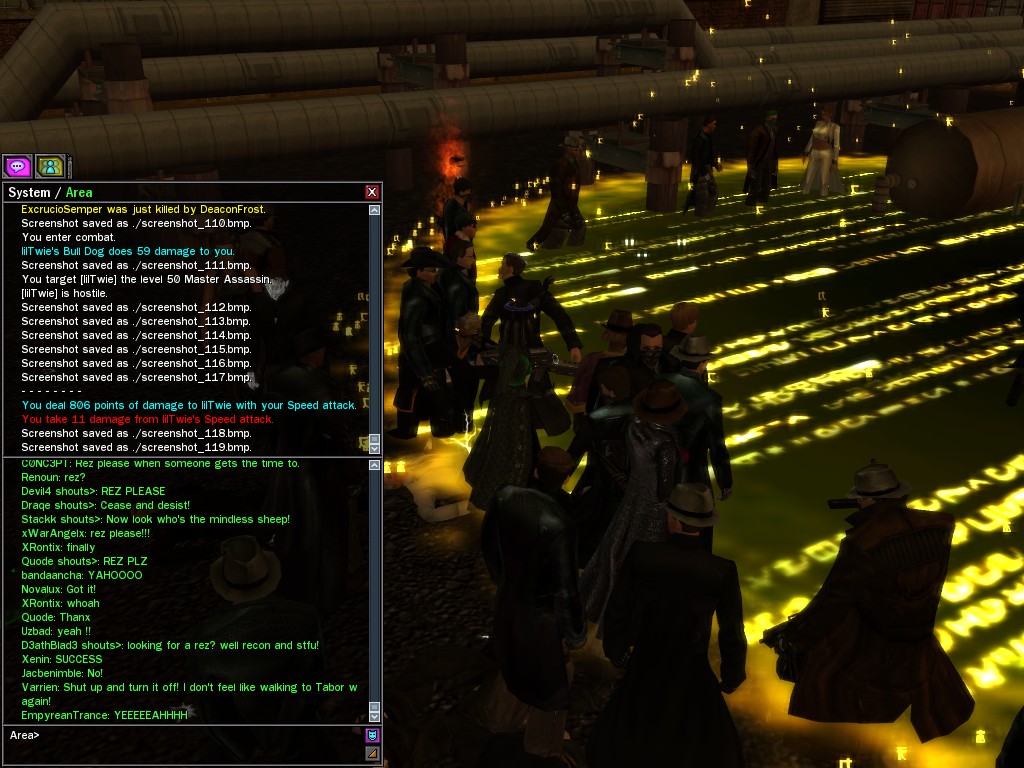Screen dimensions: 1024x768
Task: Click the up arrow of the Area chat scrollbar
Action: [x=375, y=464]
